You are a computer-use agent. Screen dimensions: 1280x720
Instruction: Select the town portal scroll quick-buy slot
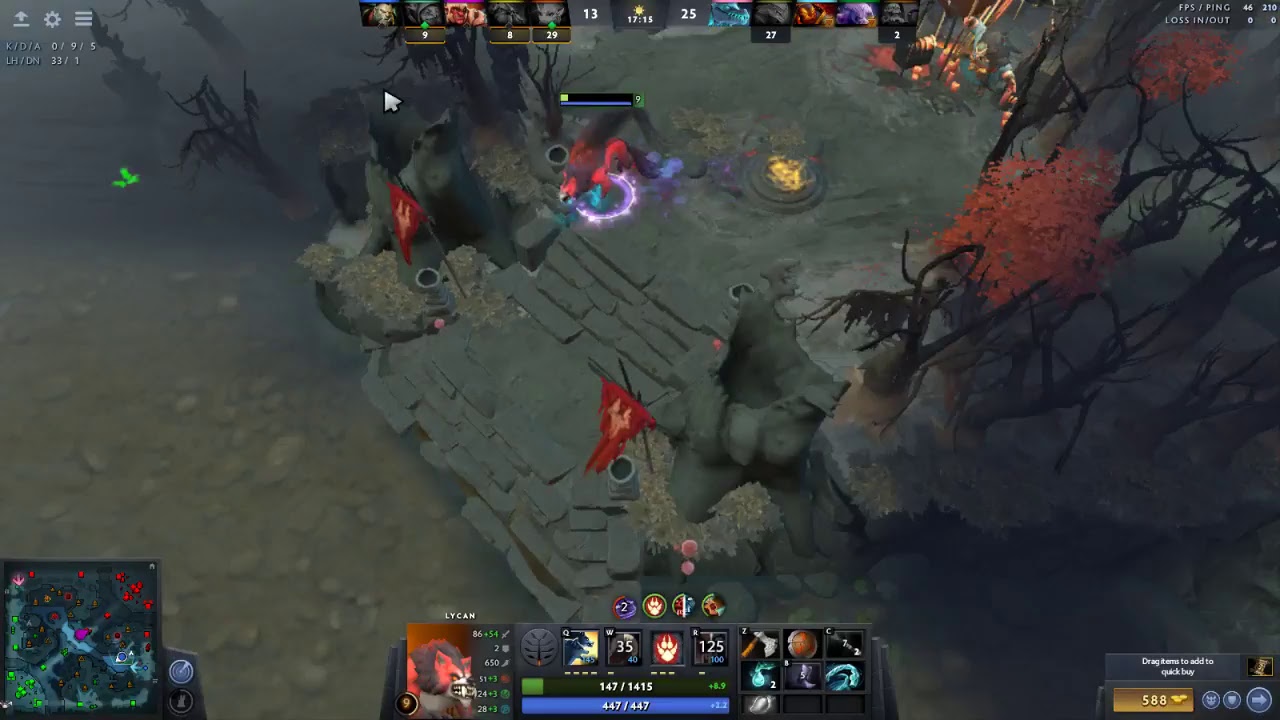coord(1259,667)
